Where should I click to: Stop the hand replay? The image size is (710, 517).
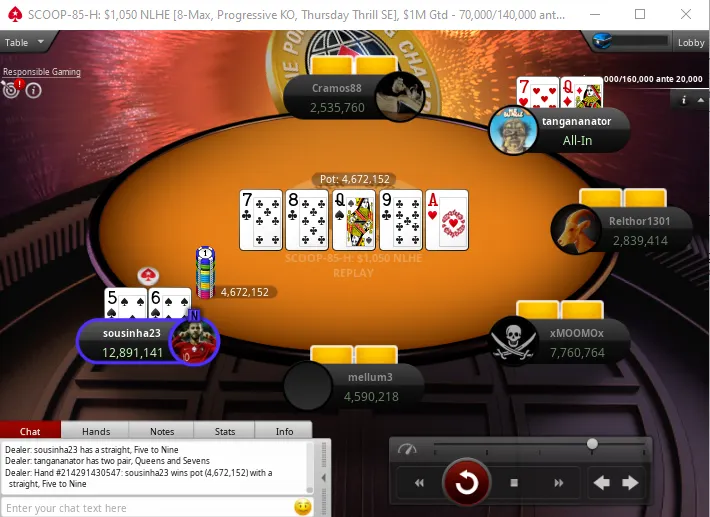(x=514, y=484)
